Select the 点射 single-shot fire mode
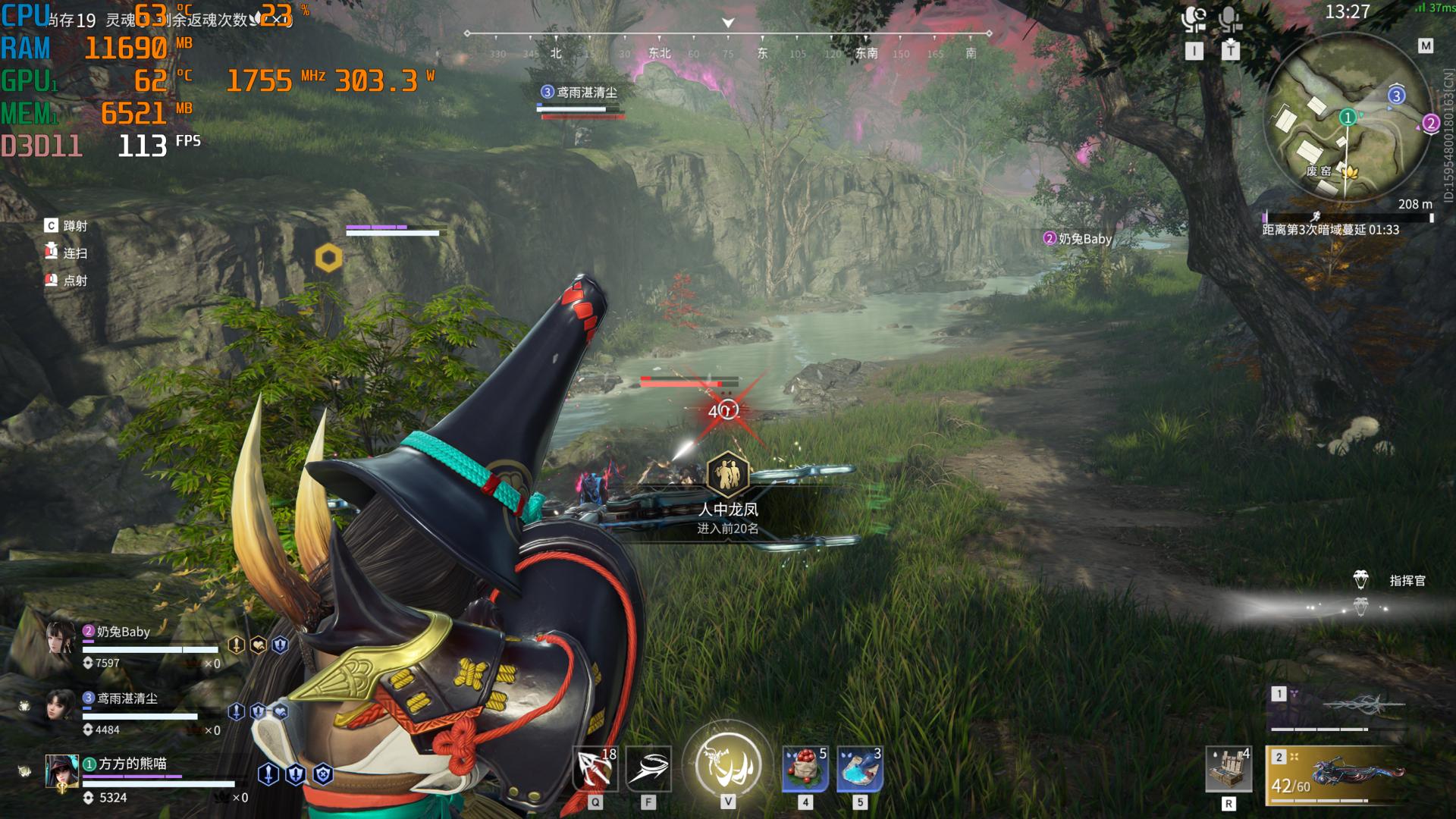Screen dimensions: 1456x819 [74, 281]
